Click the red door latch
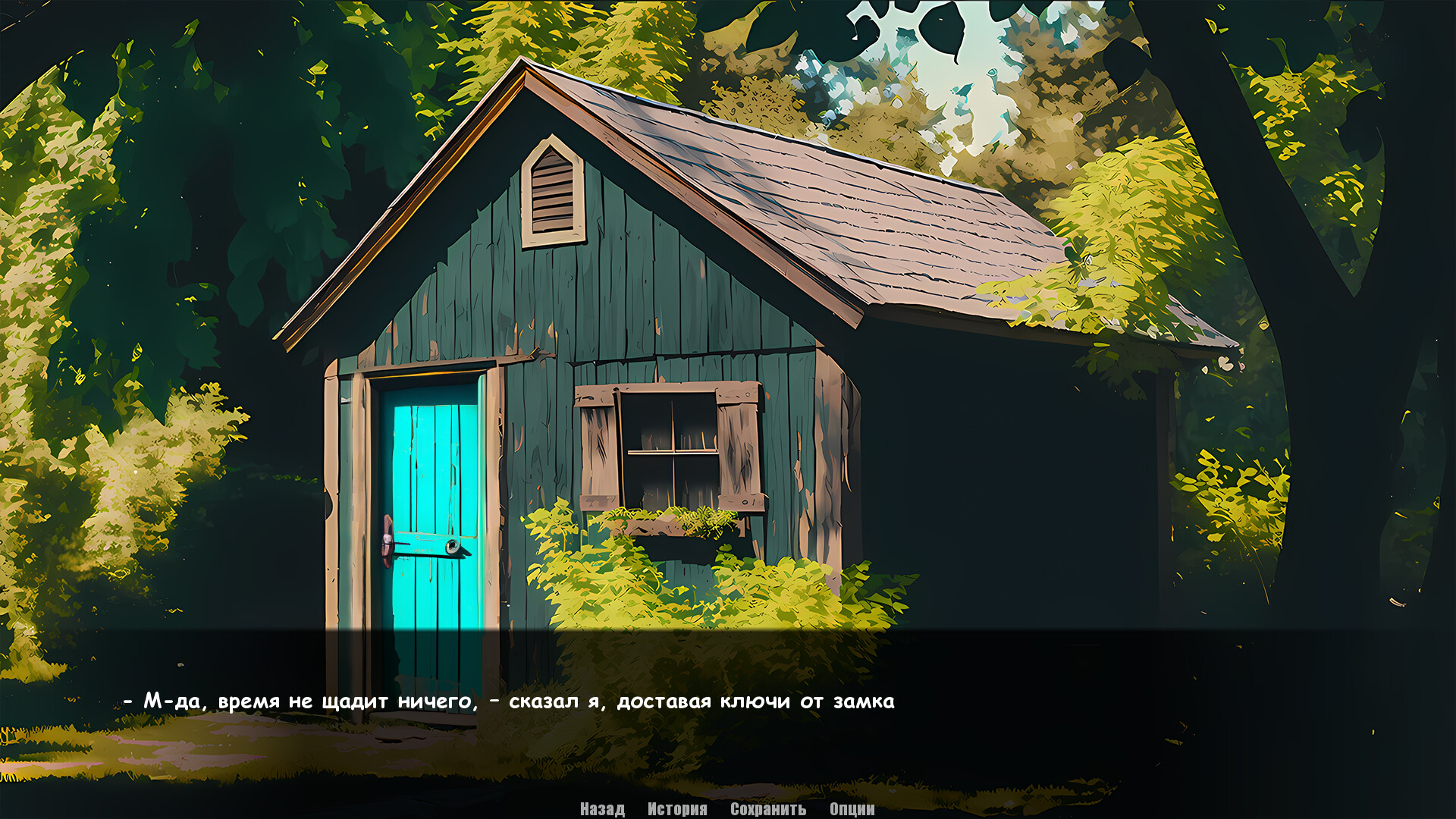The image size is (1456, 819). point(388,538)
